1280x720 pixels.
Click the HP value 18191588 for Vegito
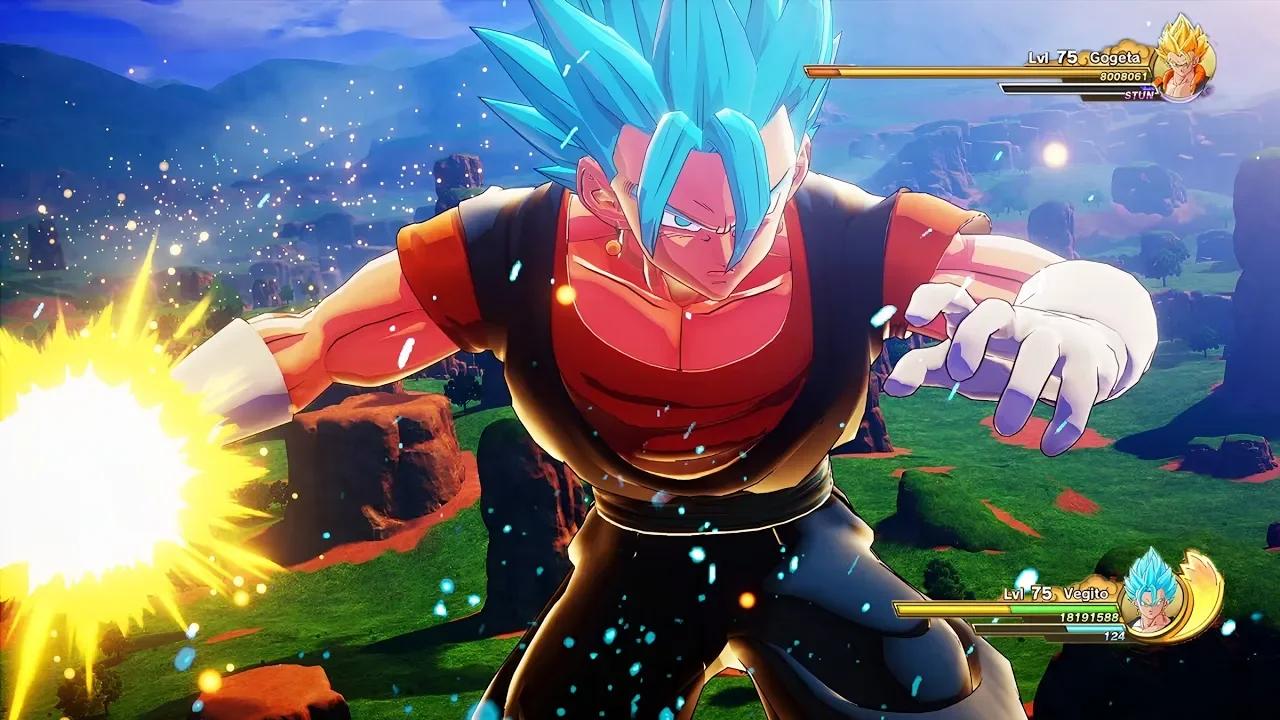[1089, 617]
